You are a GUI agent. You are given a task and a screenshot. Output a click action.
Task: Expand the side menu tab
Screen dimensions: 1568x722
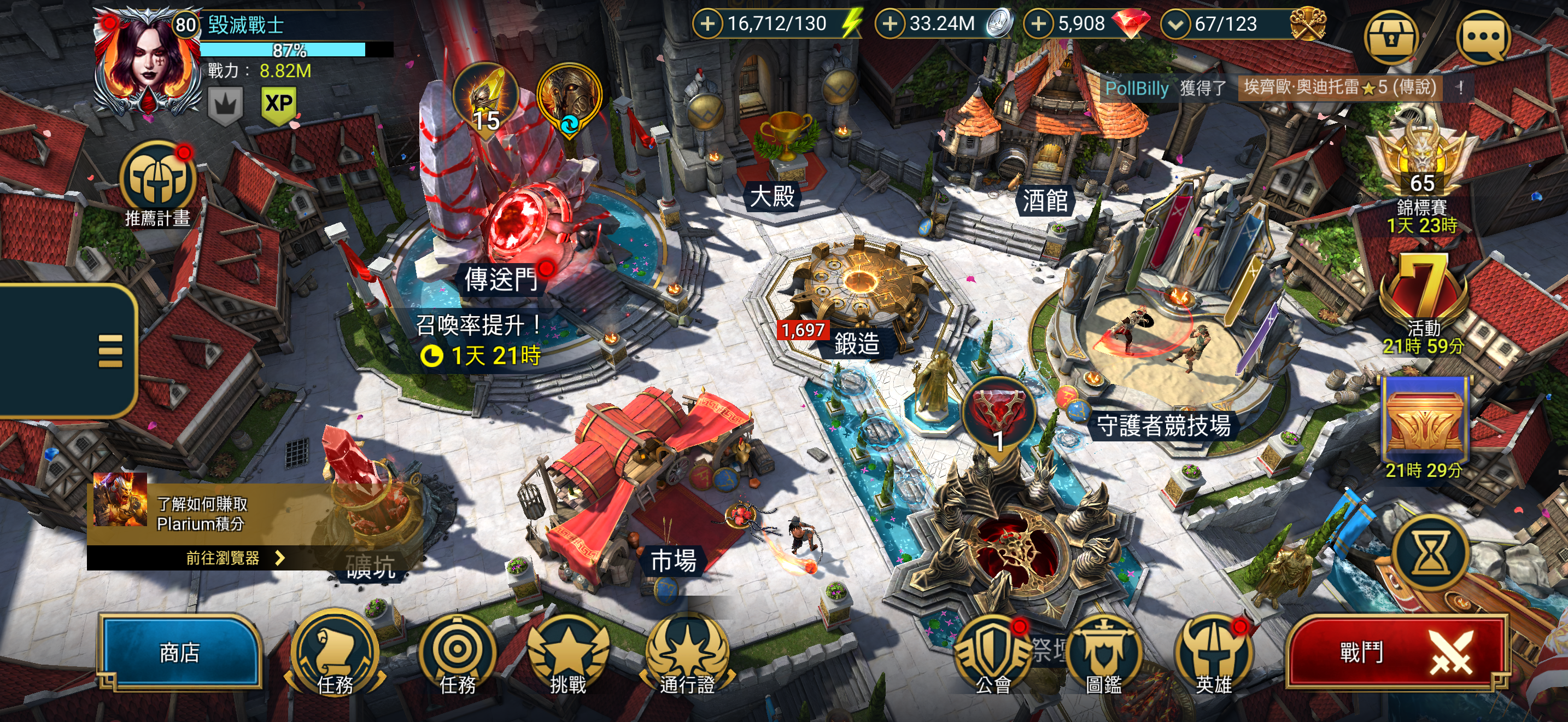(109, 351)
